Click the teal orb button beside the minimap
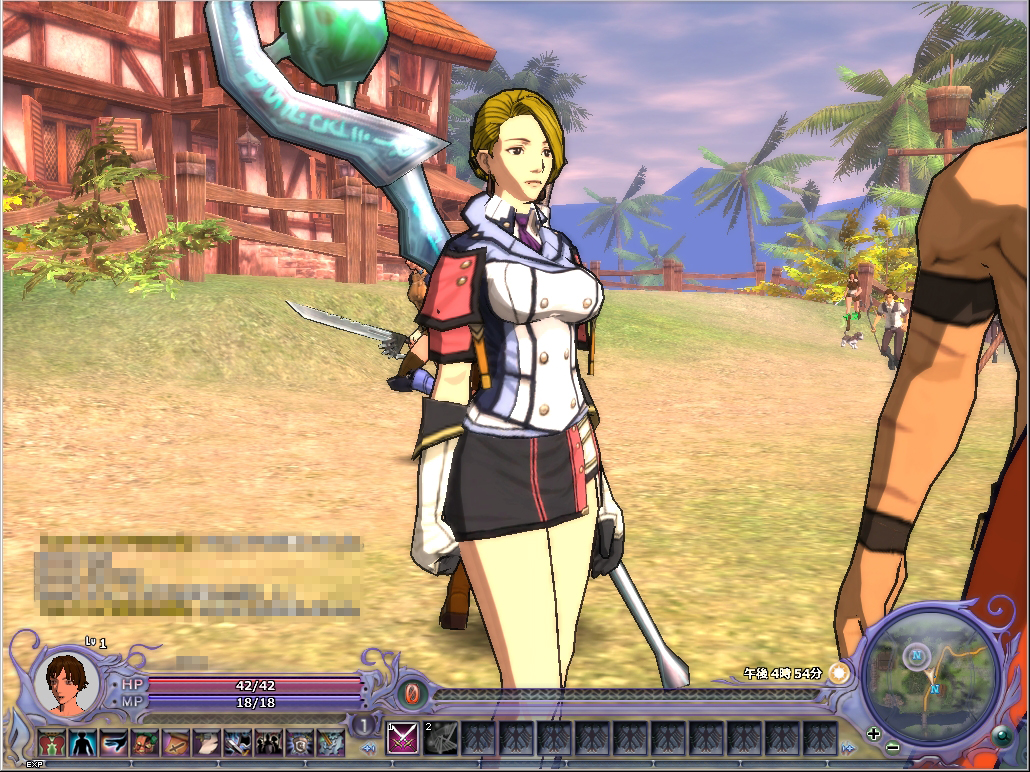1030x772 pixels. (1002, 739)
